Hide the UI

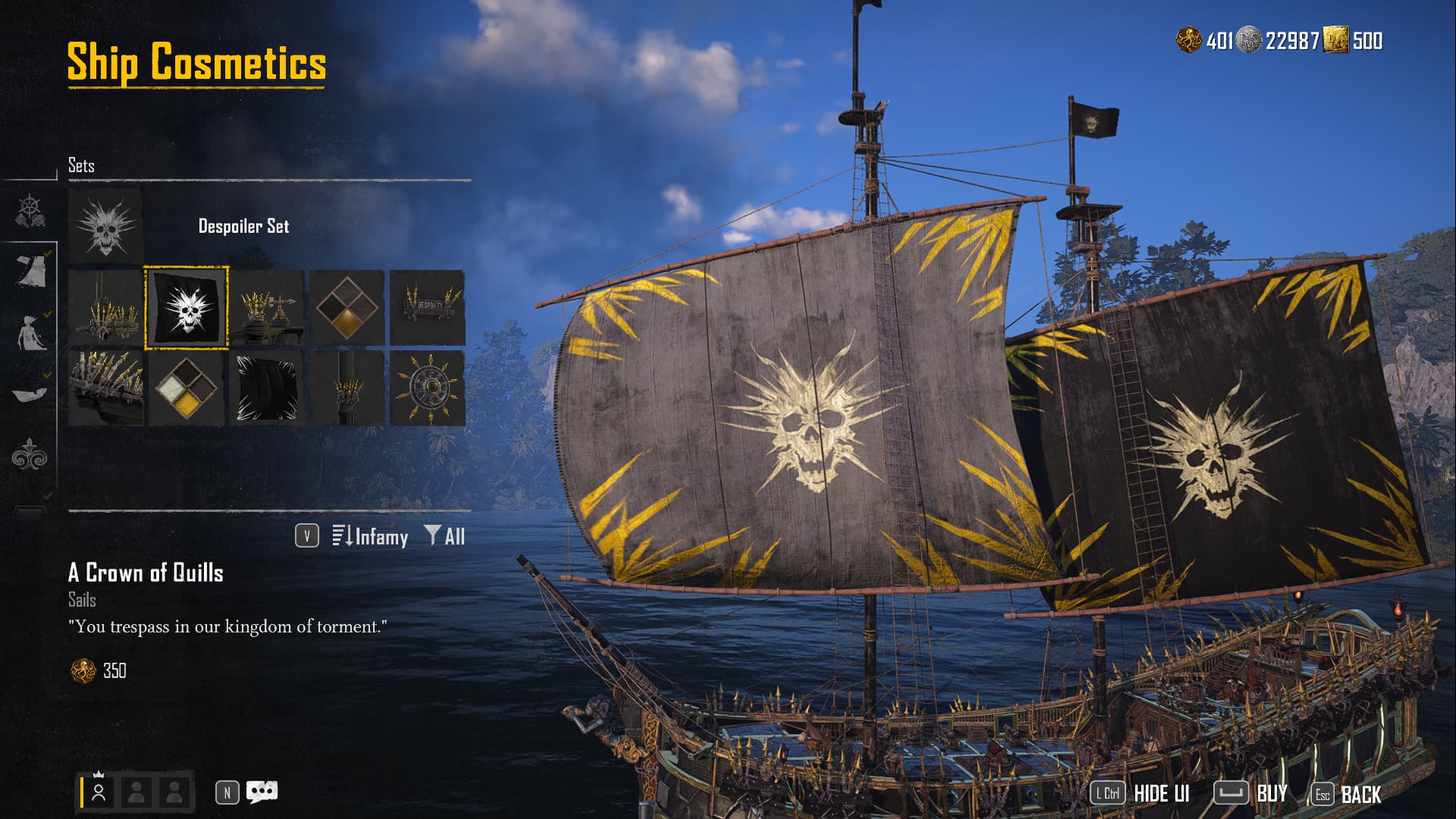point(1141,793)
